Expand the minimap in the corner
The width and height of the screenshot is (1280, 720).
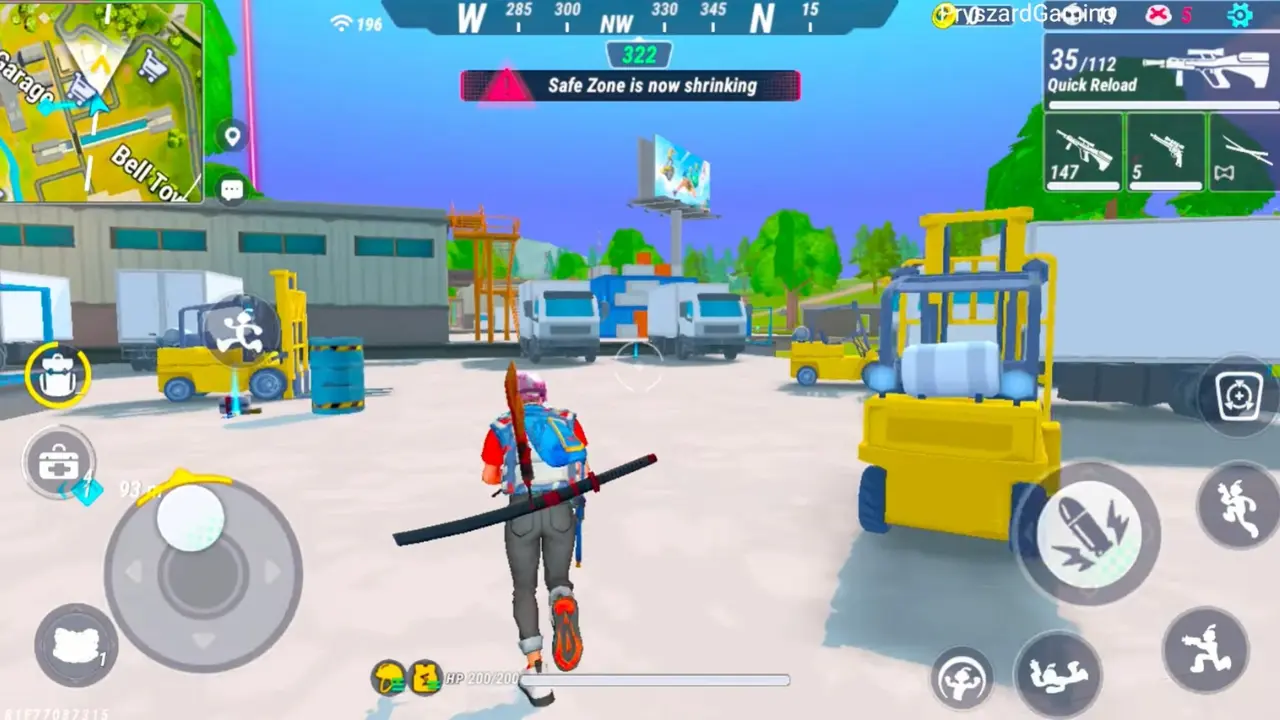(100, 100)
